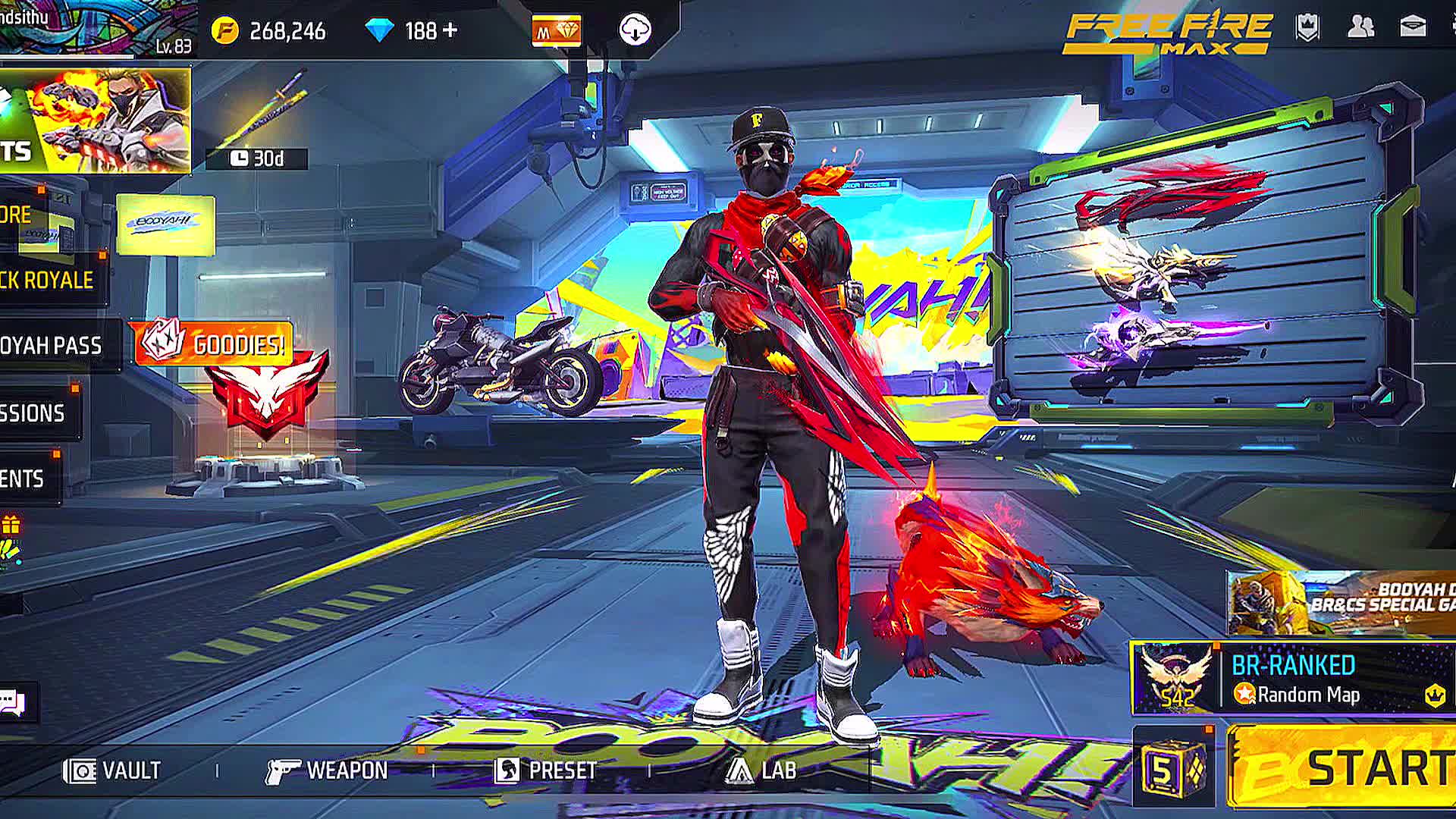The width and height of the screenshot is (1456, 819).
Task: Open the membership diamond card icon
Action: tap(557, 31)
